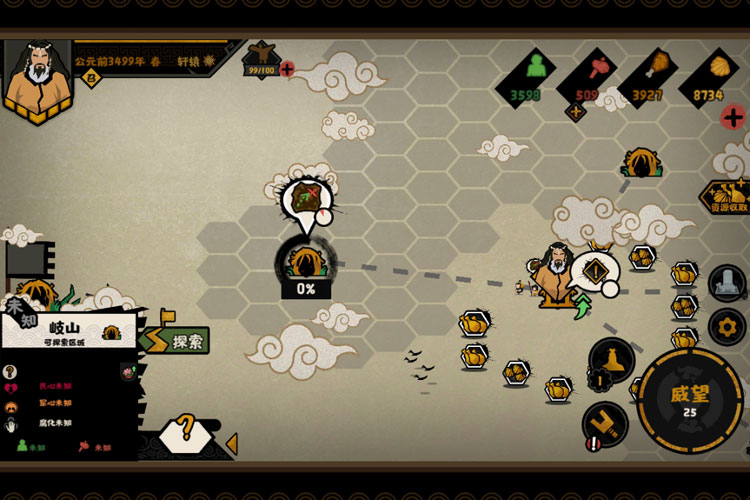Open the 资源收取 resource collection button
Screen dimensions: 750x500
click(x=727, y=196)
